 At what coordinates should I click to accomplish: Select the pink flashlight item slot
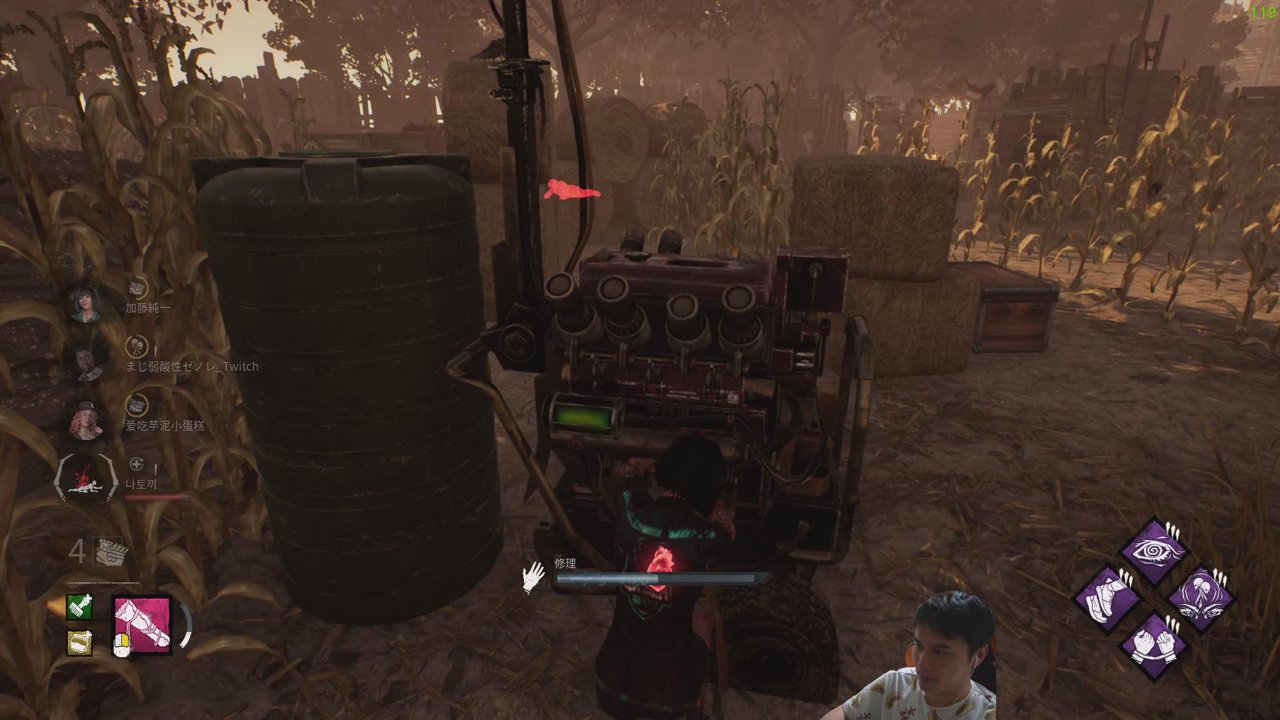142,625
